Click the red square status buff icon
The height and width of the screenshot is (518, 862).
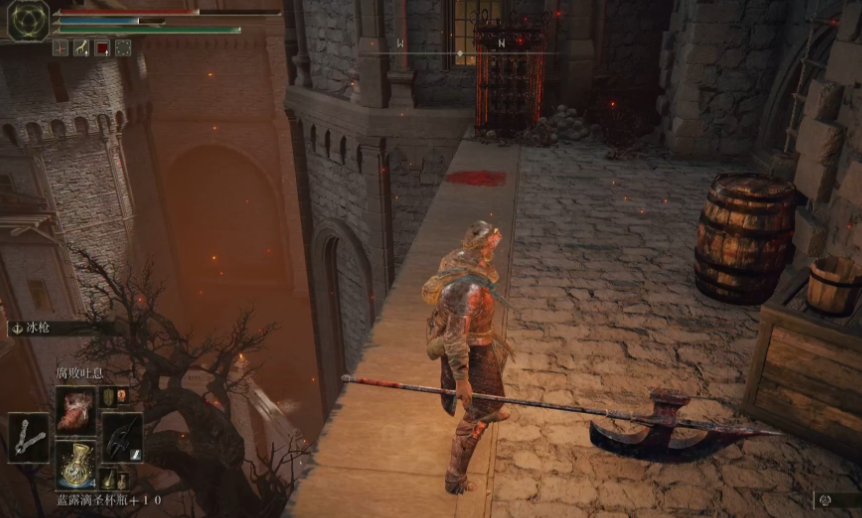pos(102,47)
